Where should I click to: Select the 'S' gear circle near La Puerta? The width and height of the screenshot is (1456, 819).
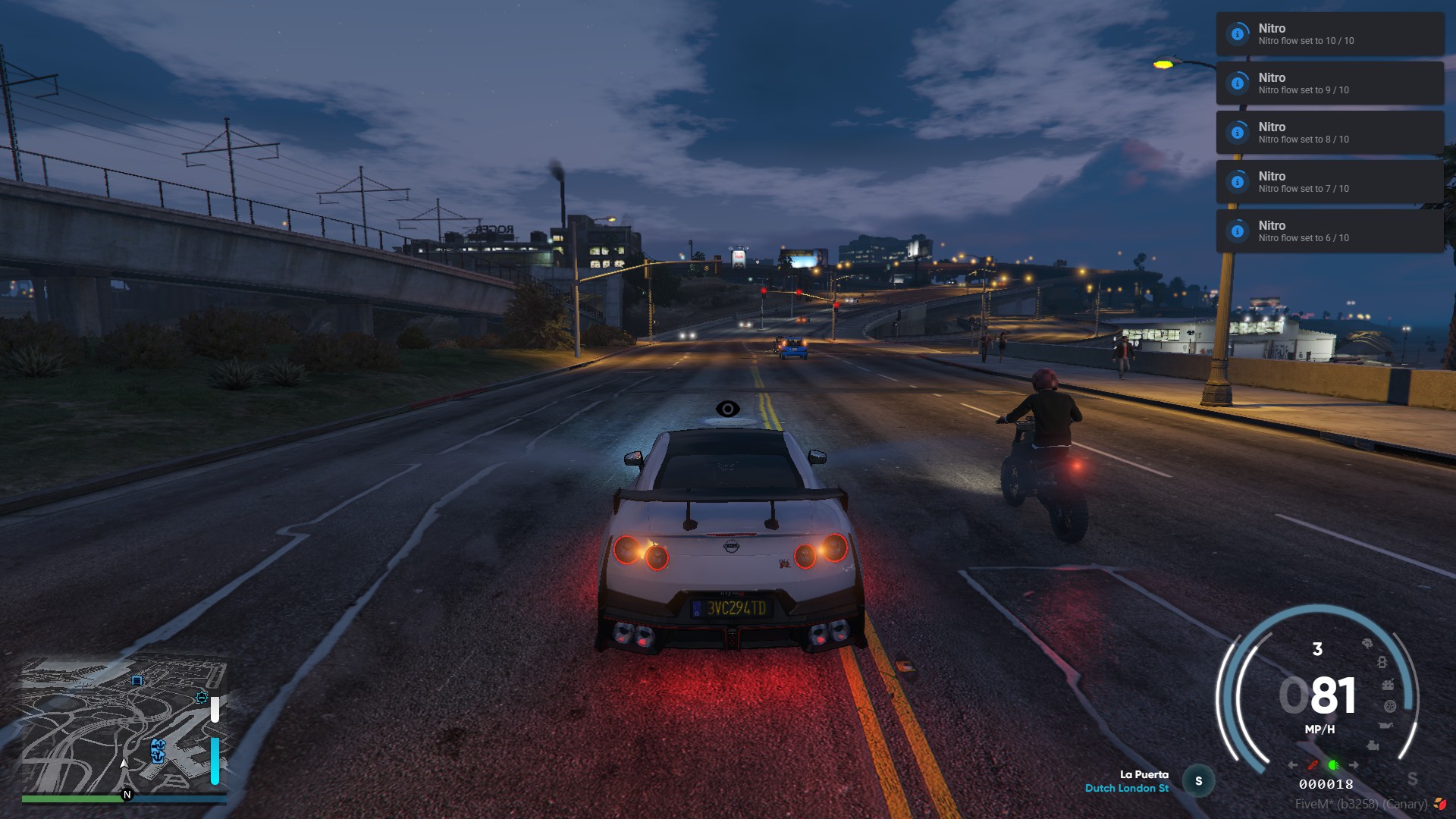(1198, 779)
